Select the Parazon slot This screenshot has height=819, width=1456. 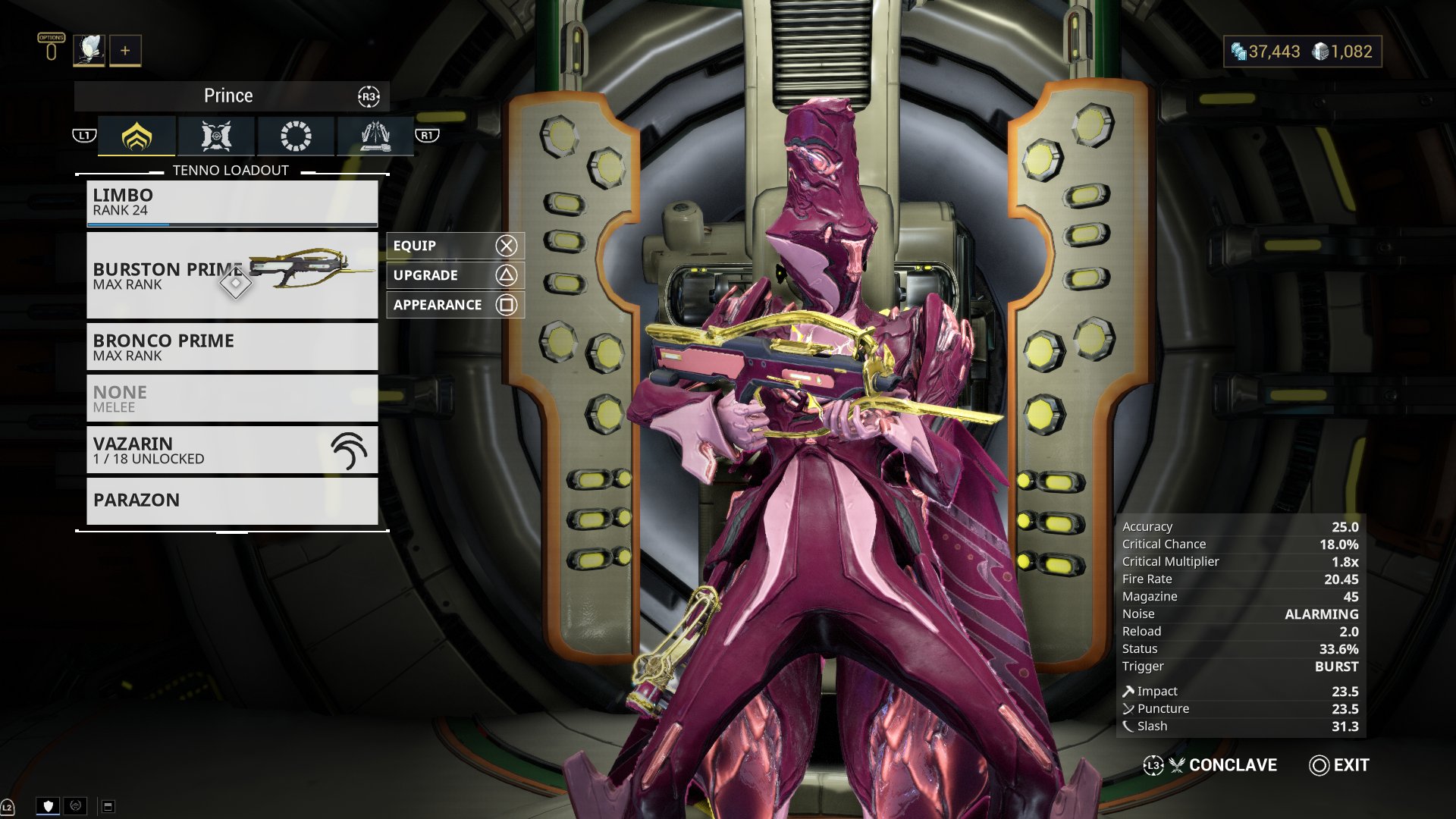232,500
